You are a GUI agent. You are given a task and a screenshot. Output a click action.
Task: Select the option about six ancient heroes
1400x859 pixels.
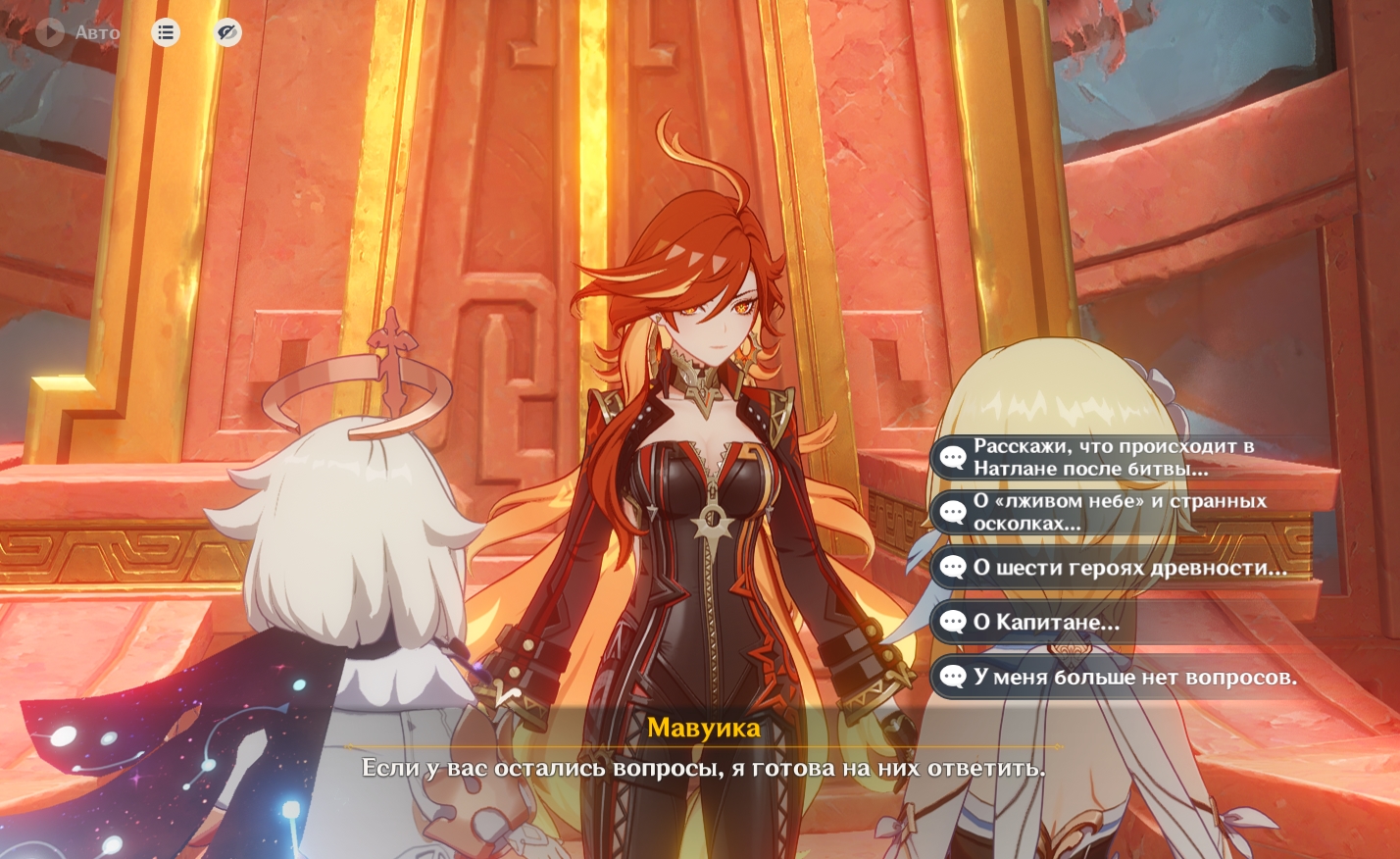(x=1127, y=568)
